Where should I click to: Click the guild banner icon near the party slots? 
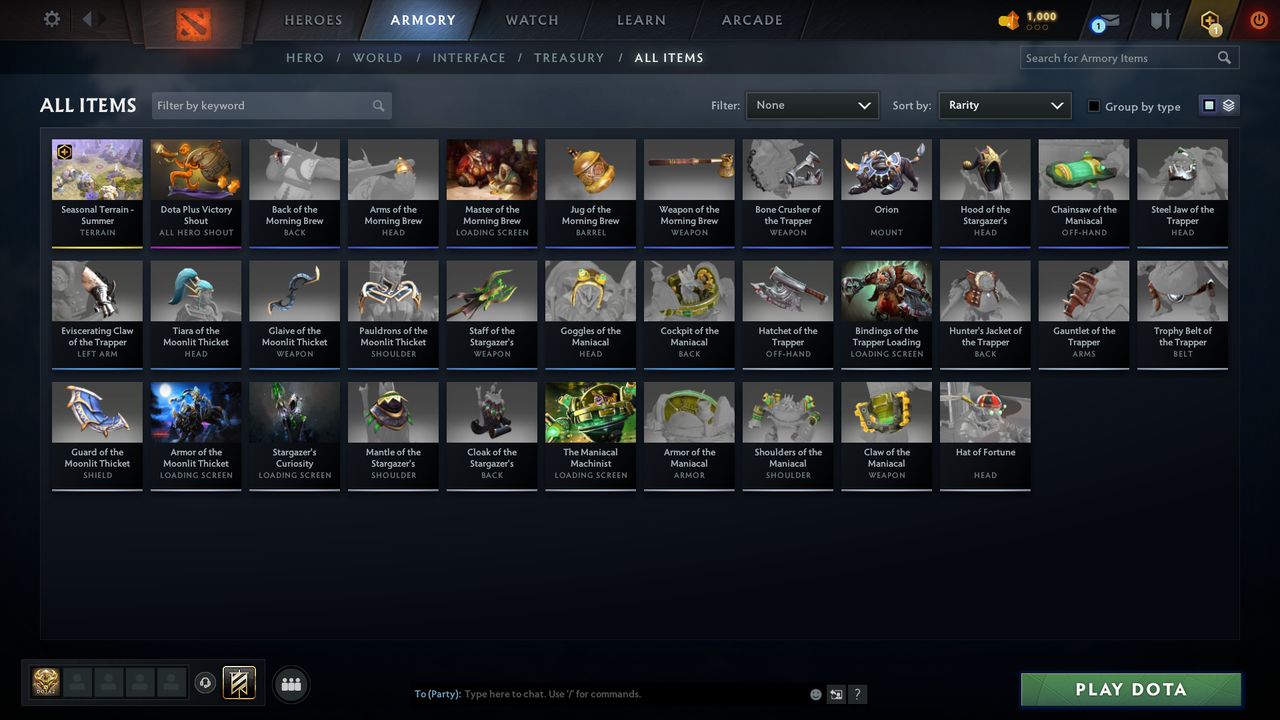pos(238,683)
